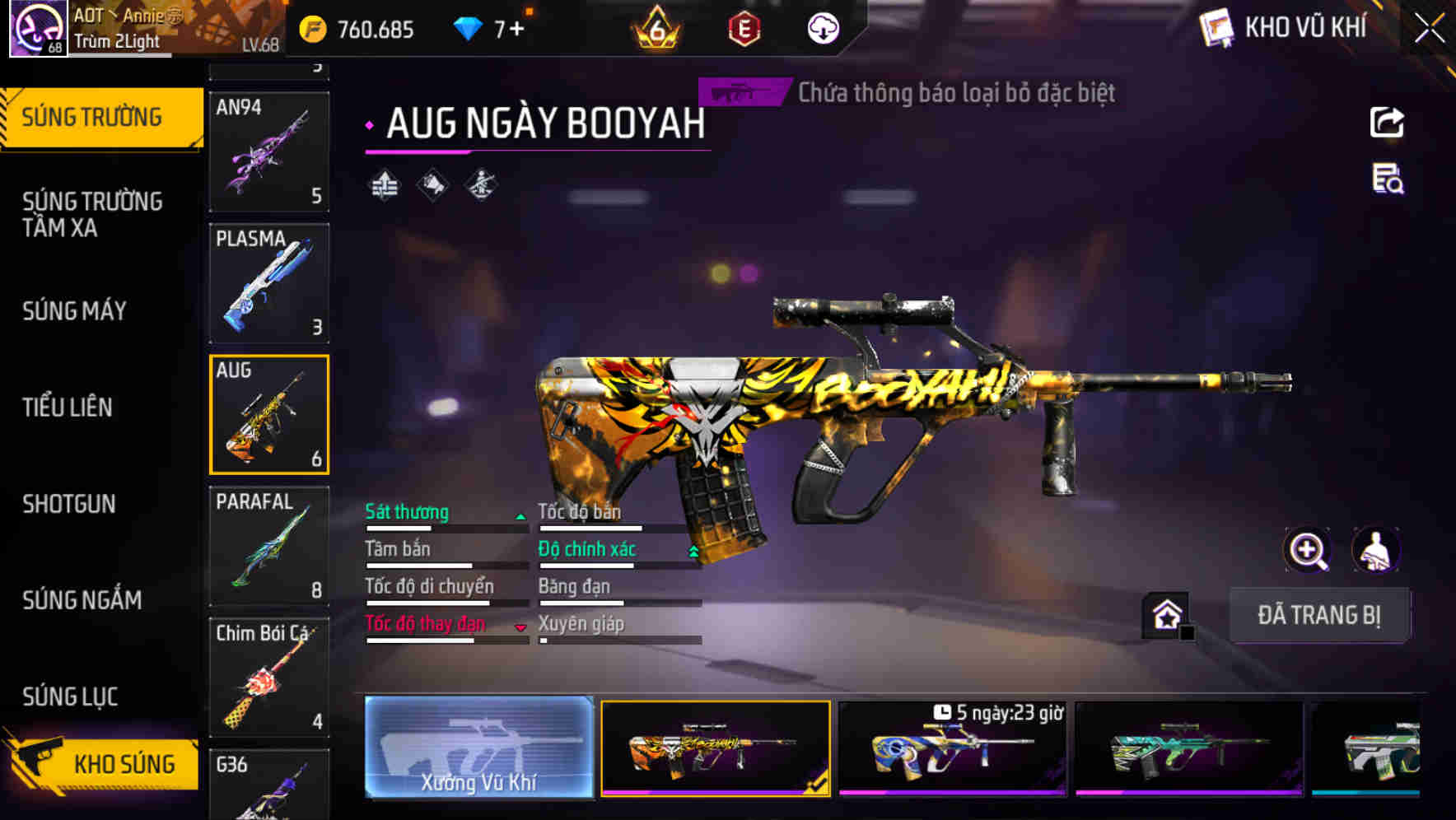Pick the Chim Bói Cá weapon tile

pyautogui.click(x=269, y=678)
